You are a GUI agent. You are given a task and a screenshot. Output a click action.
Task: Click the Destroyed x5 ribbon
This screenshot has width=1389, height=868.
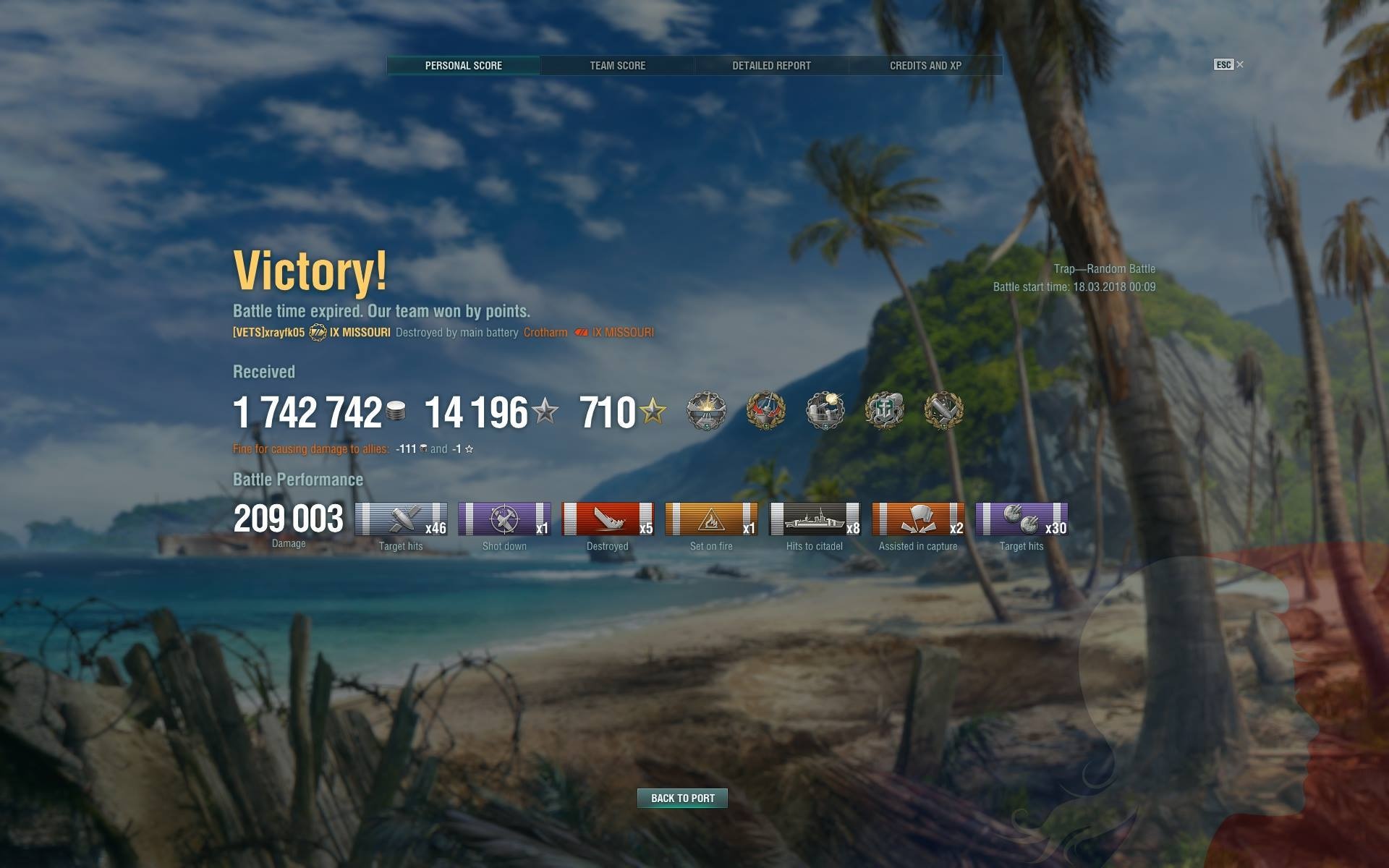tap(608, 519)
